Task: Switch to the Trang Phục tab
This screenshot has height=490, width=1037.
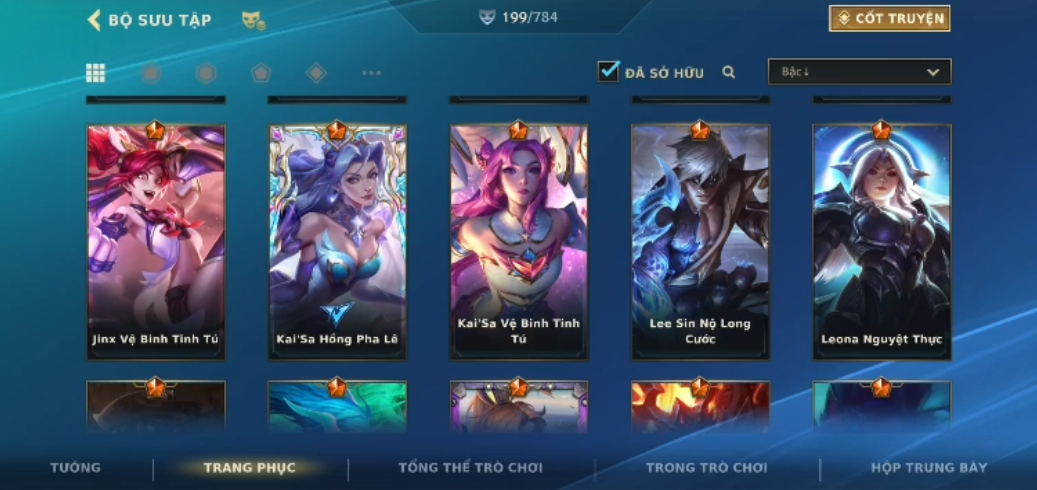Action: [x=250, y=468]
